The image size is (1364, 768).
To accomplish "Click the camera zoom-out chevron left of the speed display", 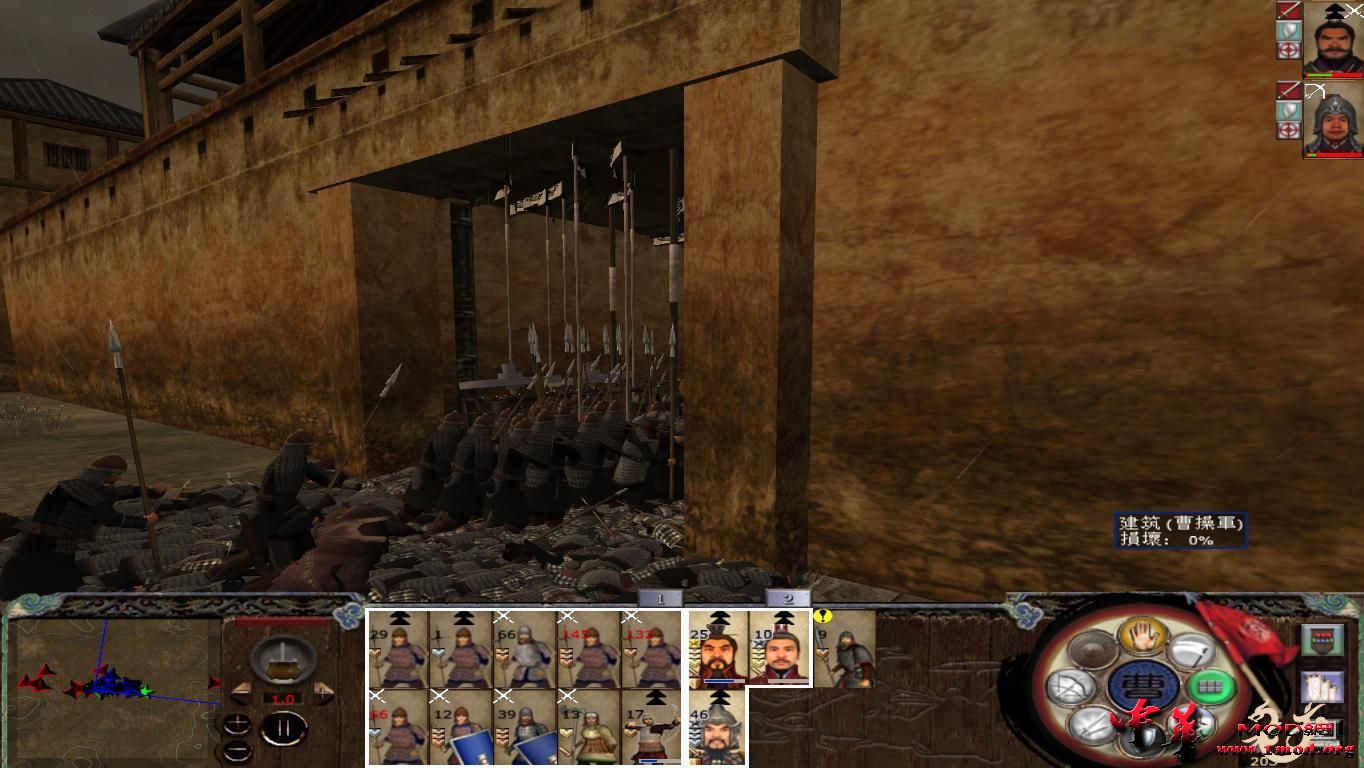I will point(241,693).
